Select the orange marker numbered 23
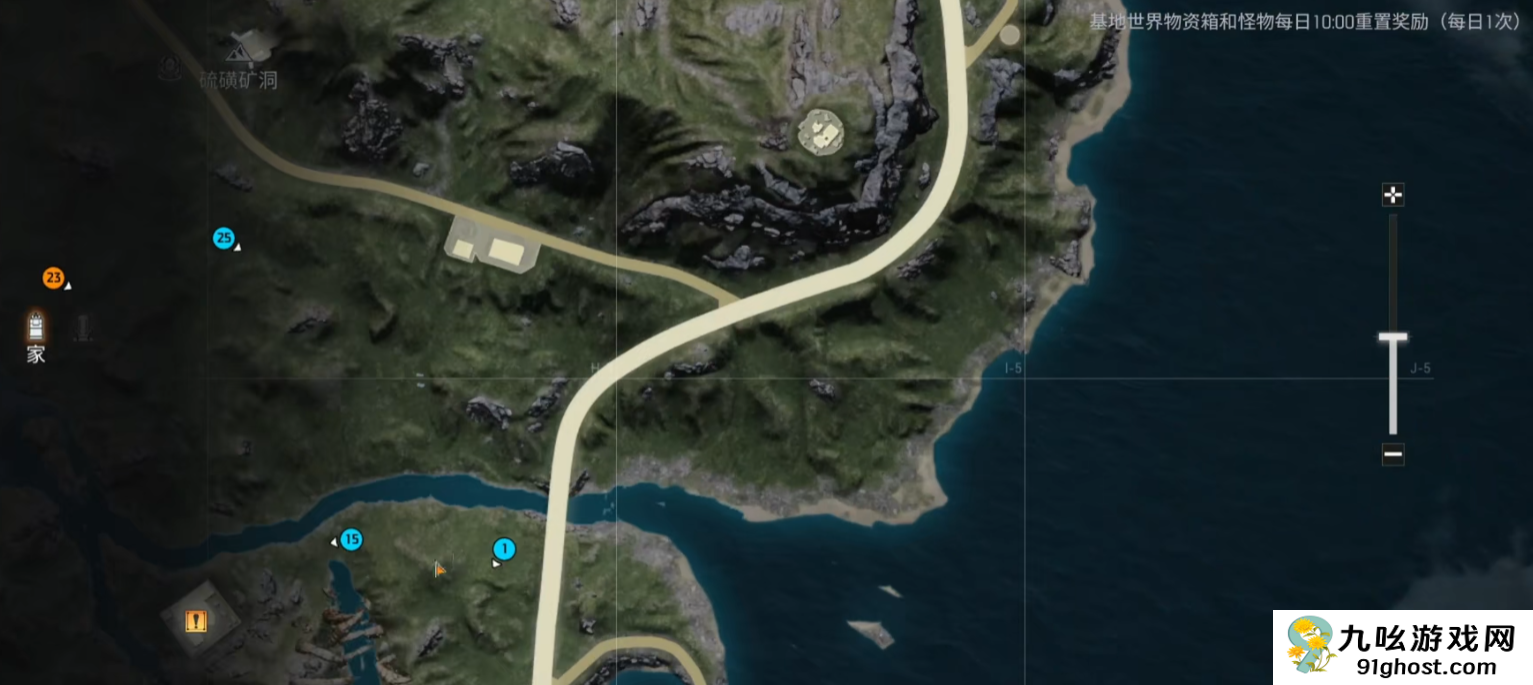Viewport: 1533px width, 685px height. 53,278
